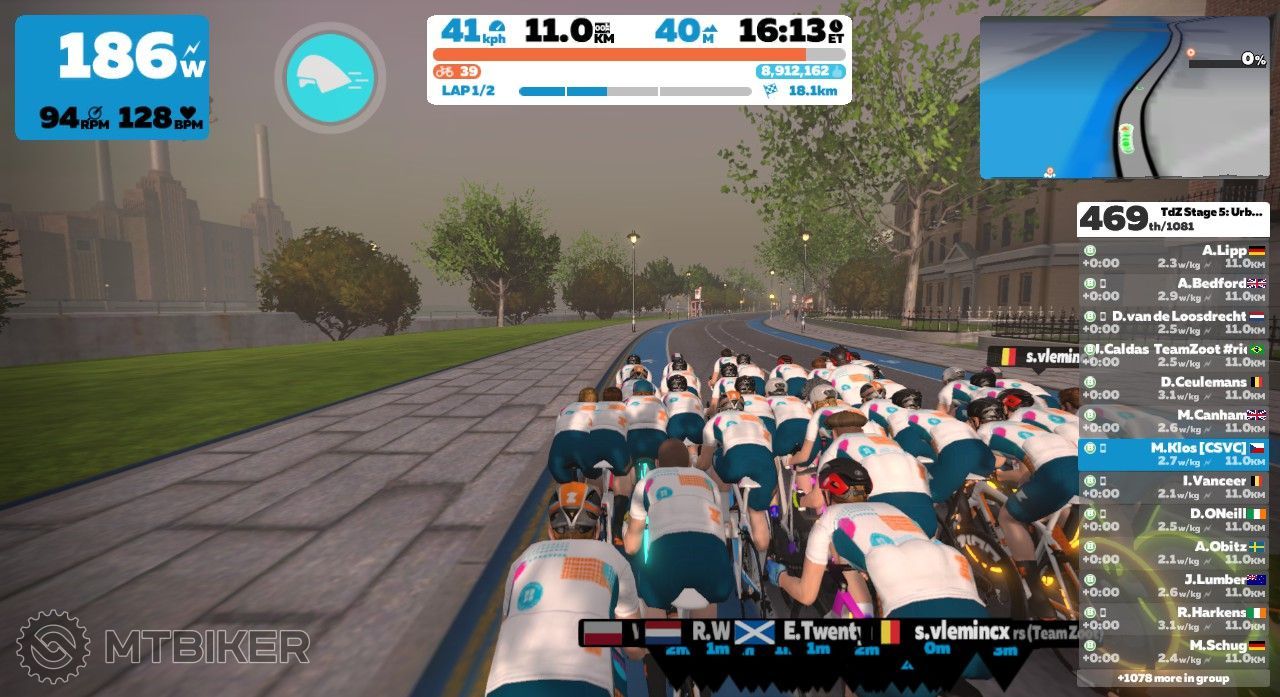View rider D.Ceulemans from the list

pyautogui.click(x=1173, y=389)
